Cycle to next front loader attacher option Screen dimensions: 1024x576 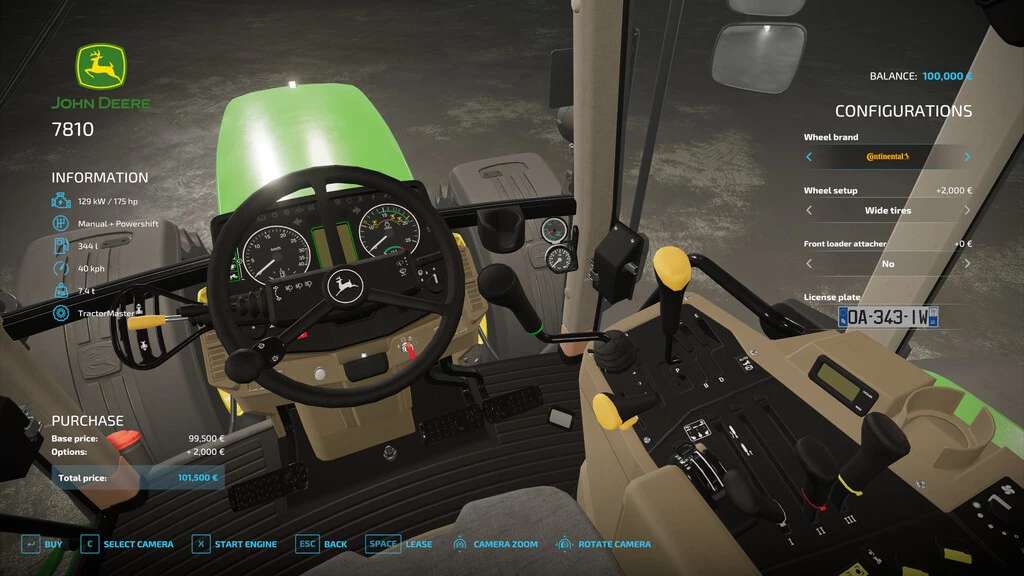click(967, 264)
